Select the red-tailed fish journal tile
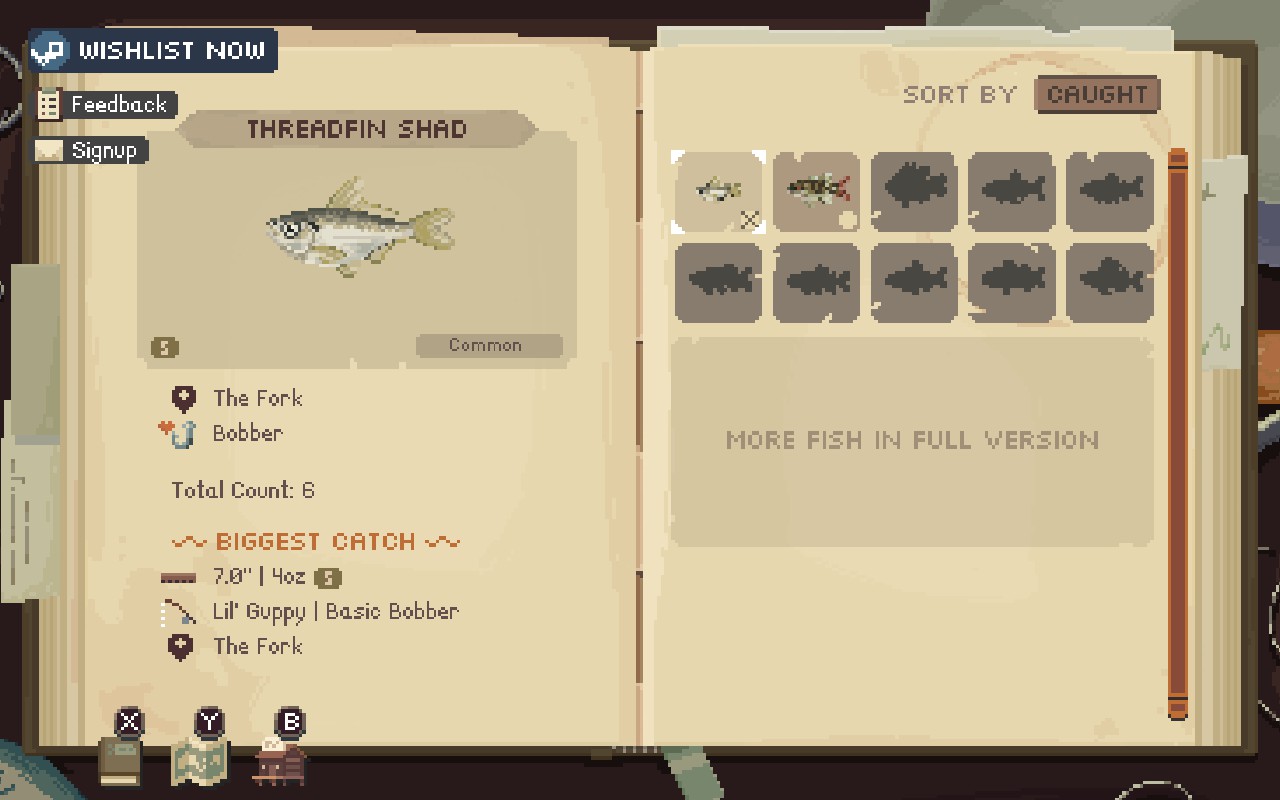The image size is (1280, 800). (816, 191)
